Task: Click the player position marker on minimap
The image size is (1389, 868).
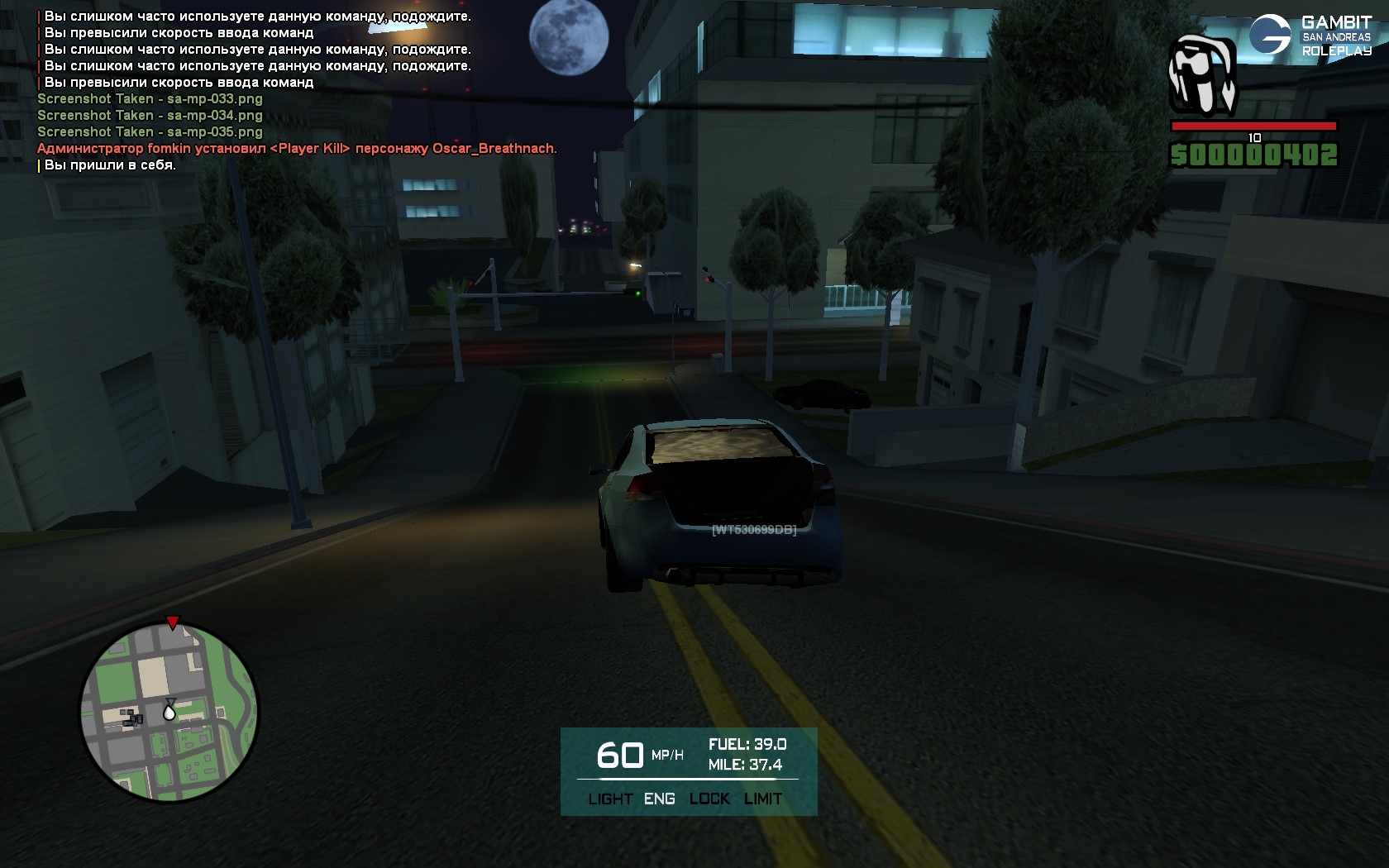Action: click(x=169, y=710)
